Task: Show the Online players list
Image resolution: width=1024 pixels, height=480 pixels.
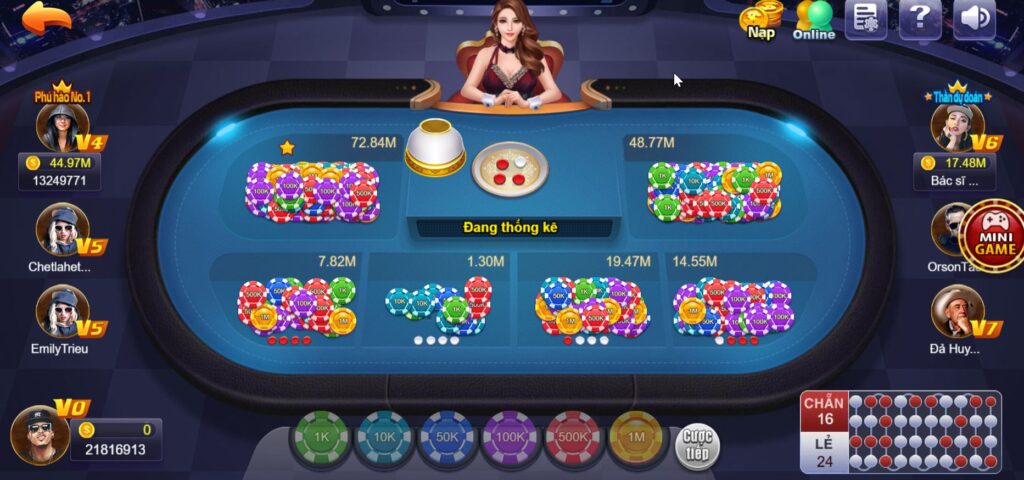Action: (x=814, y=20)
